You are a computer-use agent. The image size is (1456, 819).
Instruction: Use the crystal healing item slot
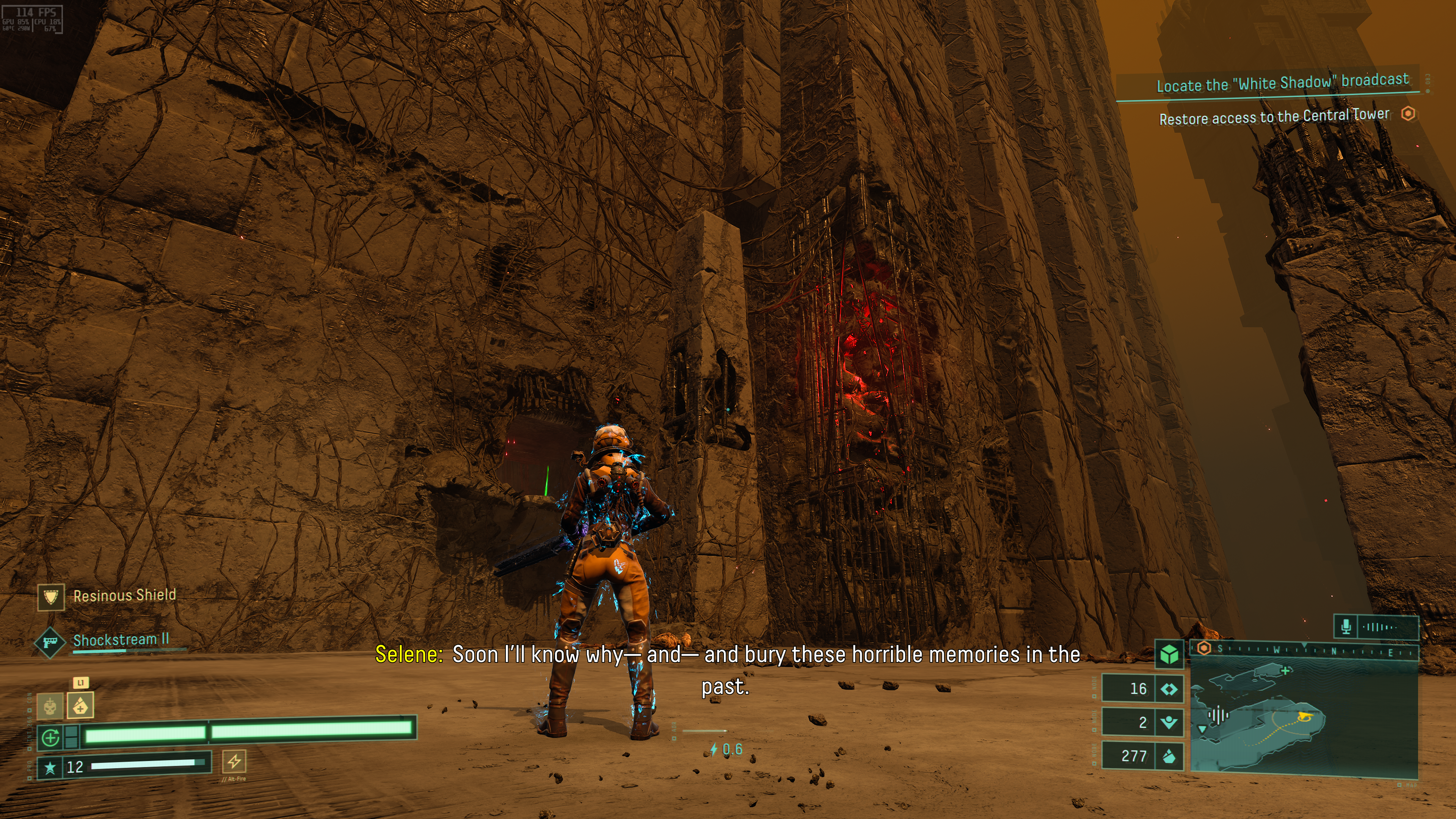point(80,706)
